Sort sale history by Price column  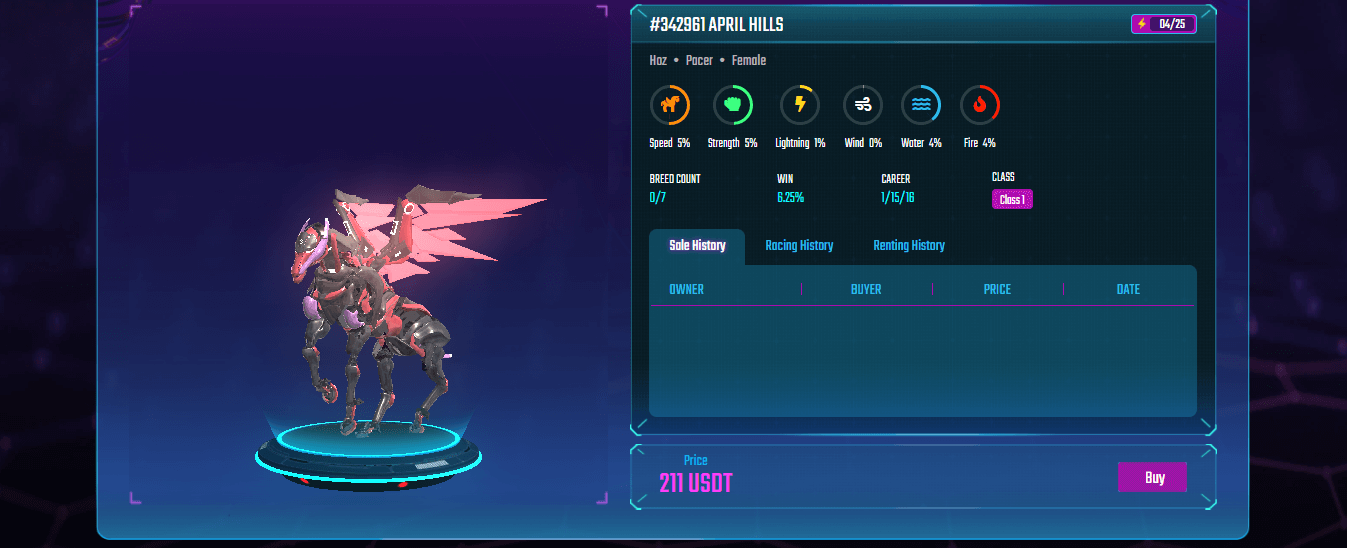pyautogui.click(x=997, y=290)
